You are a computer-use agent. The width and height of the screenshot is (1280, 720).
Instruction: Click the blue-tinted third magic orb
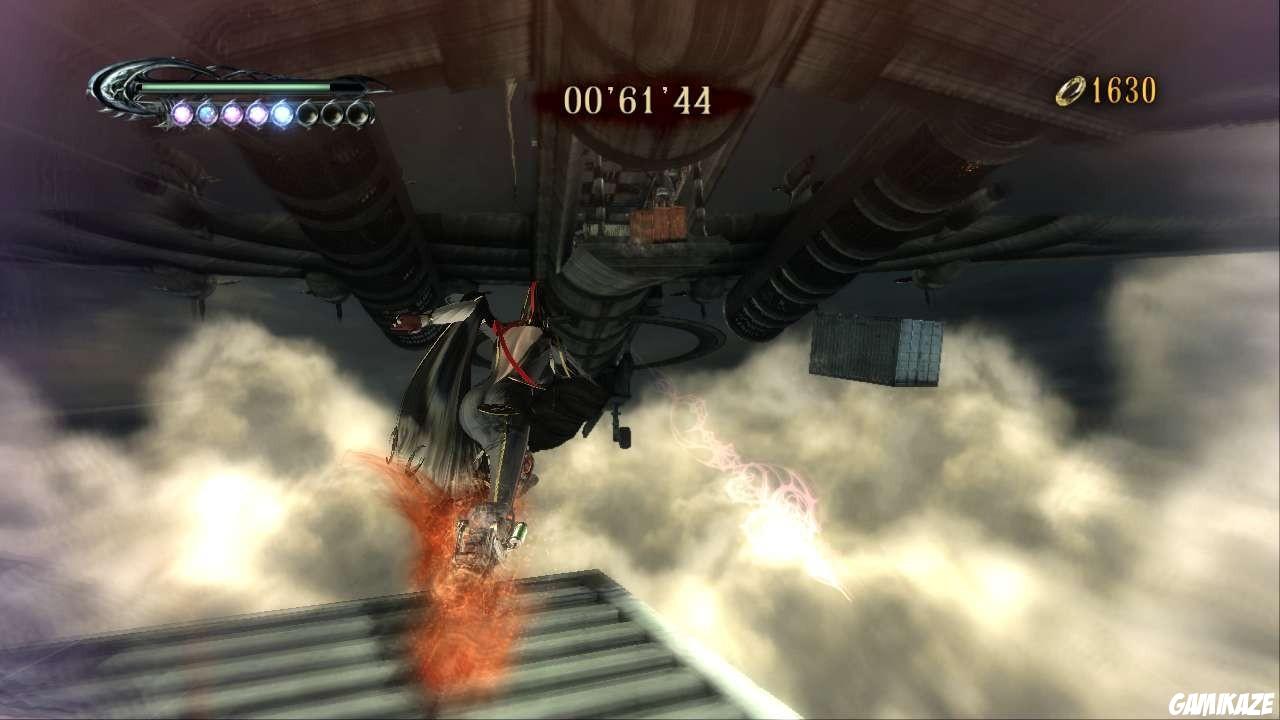231,113
